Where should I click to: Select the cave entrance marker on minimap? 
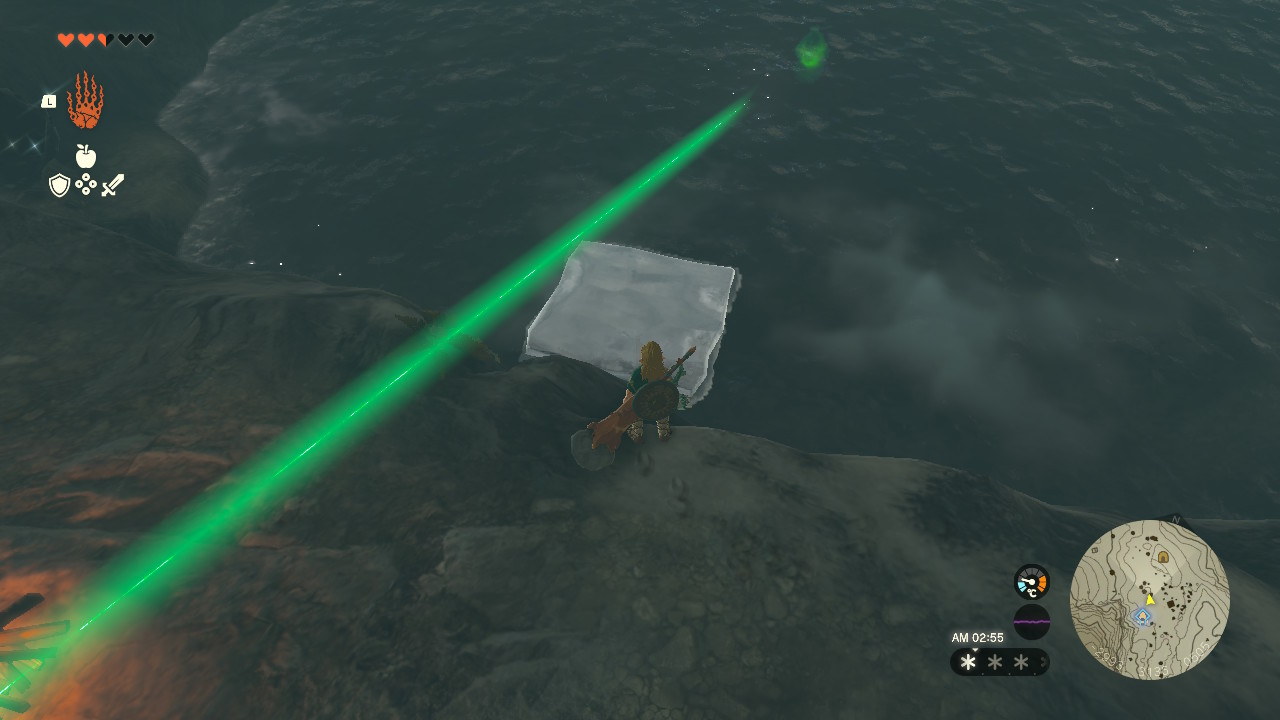click(x=1163, y=556)
